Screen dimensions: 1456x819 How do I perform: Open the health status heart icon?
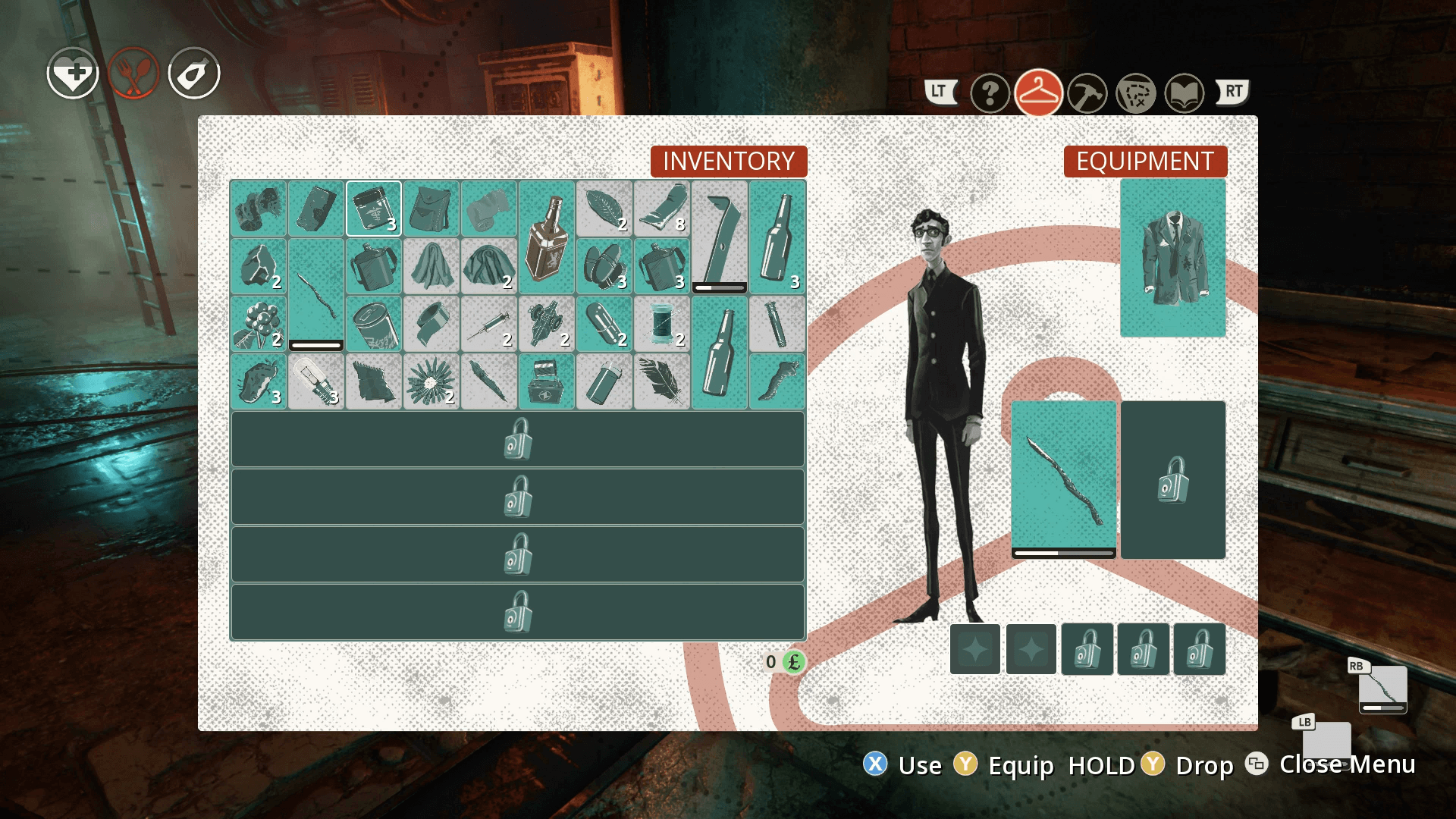(x=72, y=74)
